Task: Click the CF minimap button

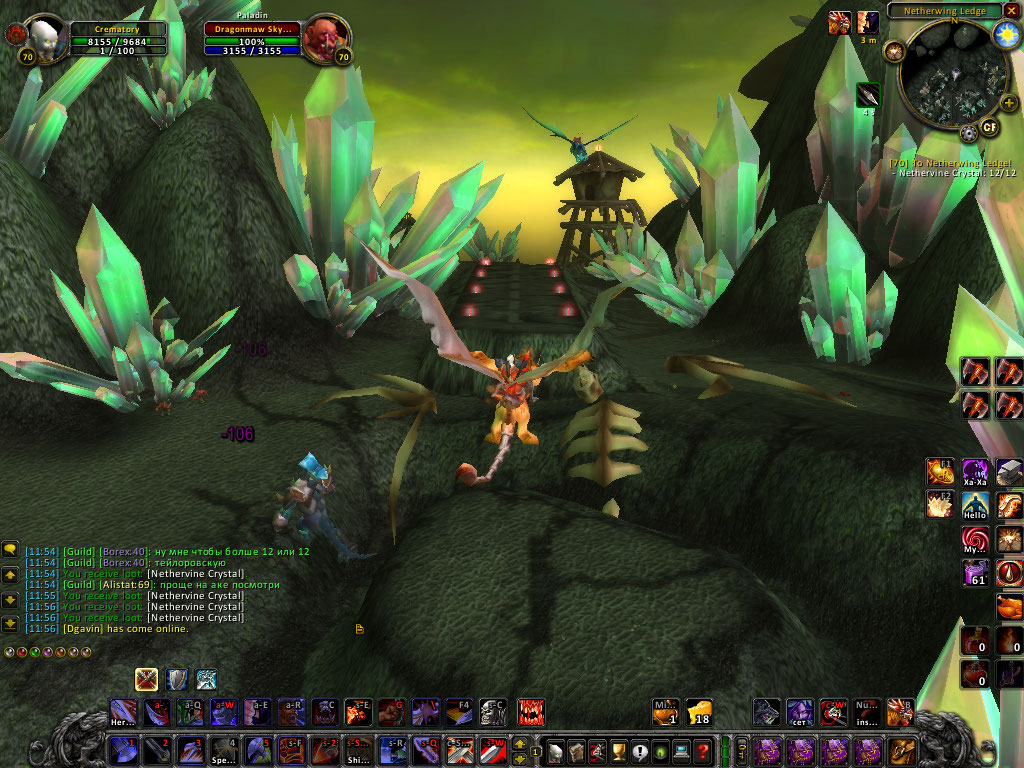Action: click(990, 127)
